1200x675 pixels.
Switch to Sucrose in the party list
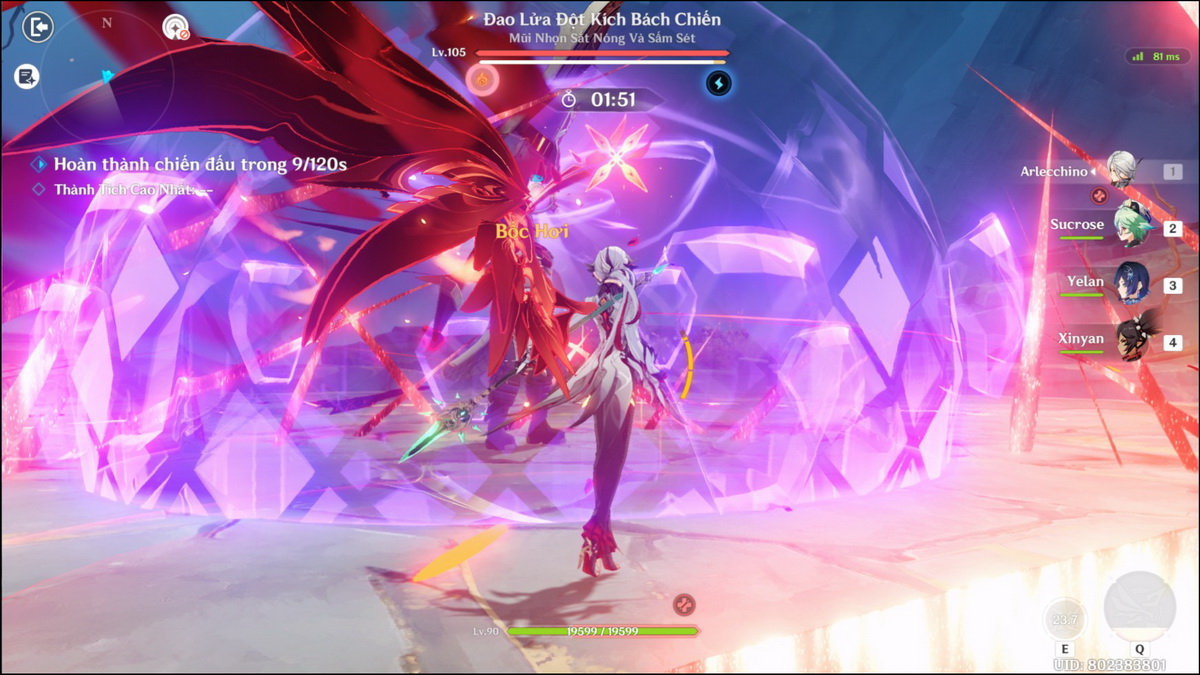pos(1134,226)
